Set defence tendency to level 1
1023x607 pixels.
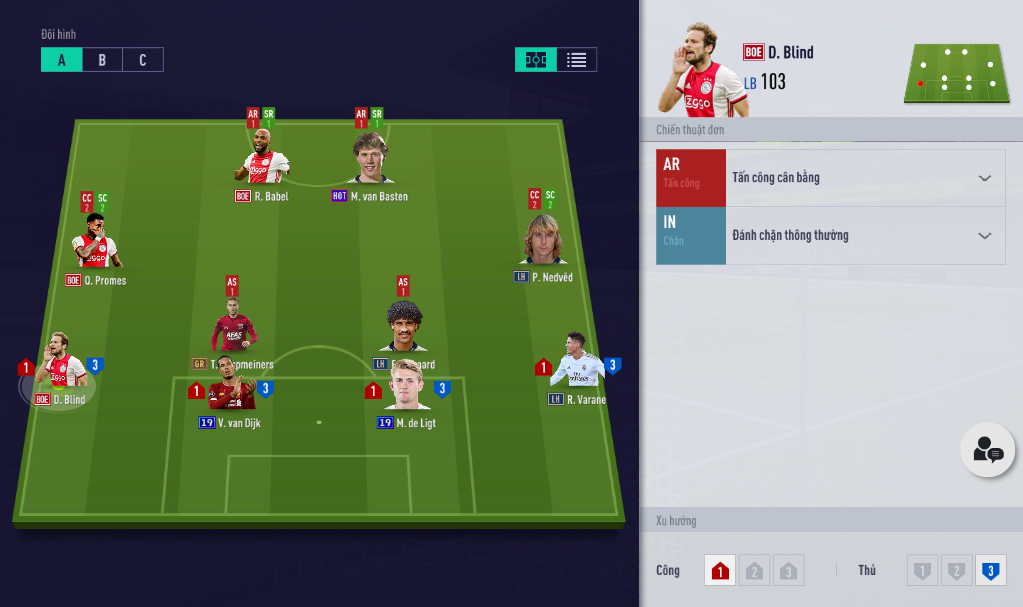coord(922,571)
